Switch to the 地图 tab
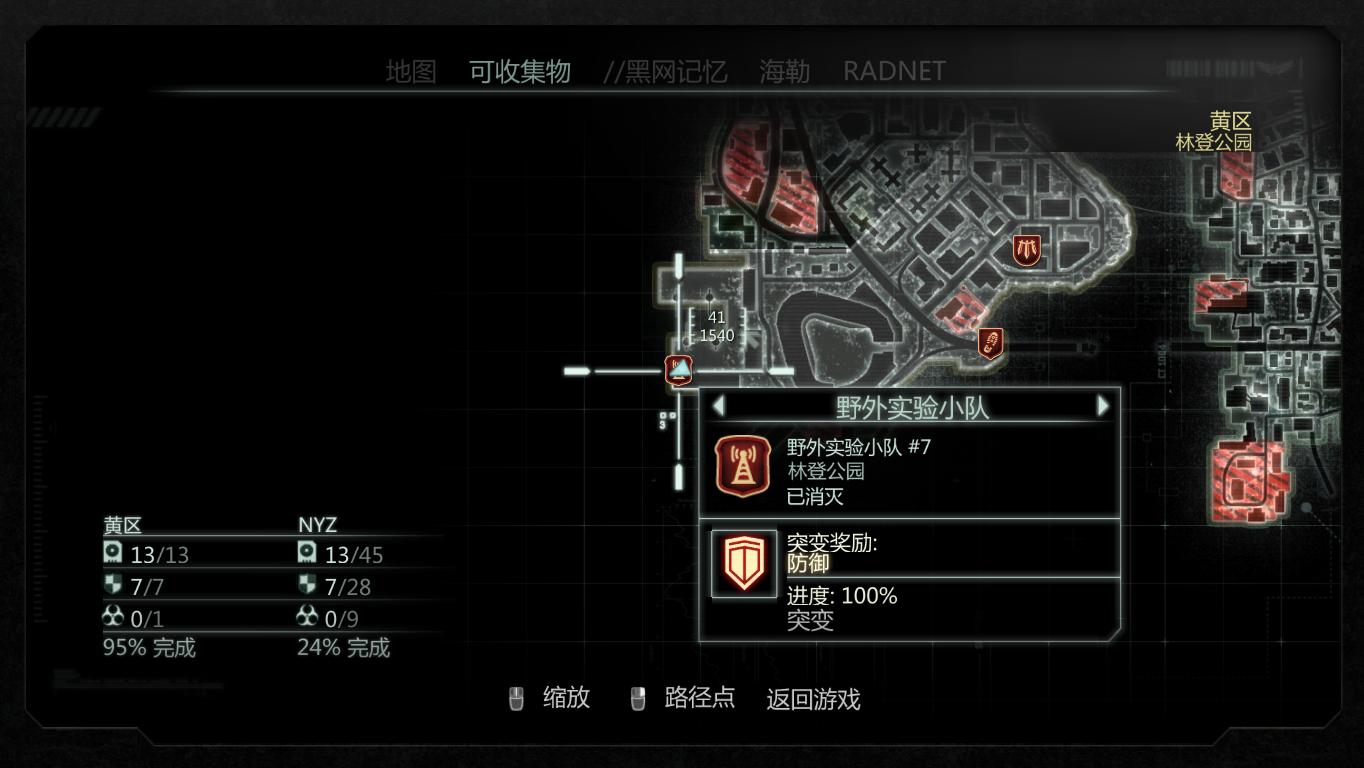 [411, 70]
